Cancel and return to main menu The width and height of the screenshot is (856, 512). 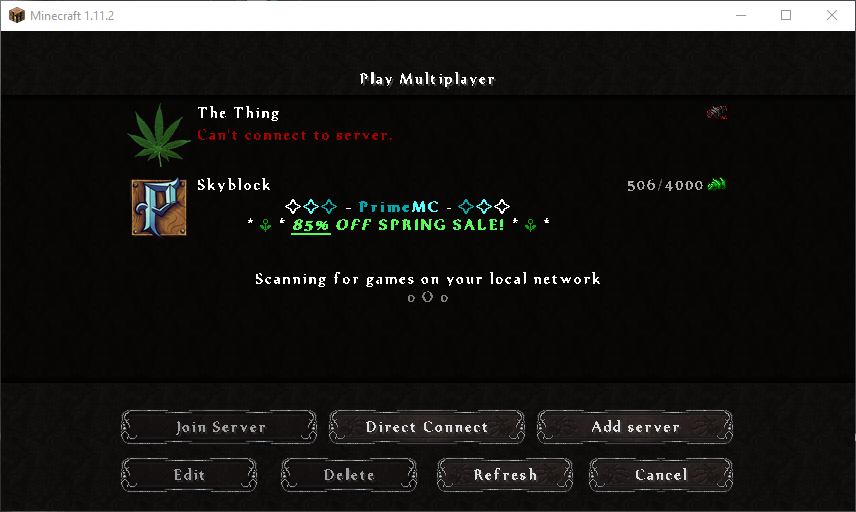tap(661, 475)
